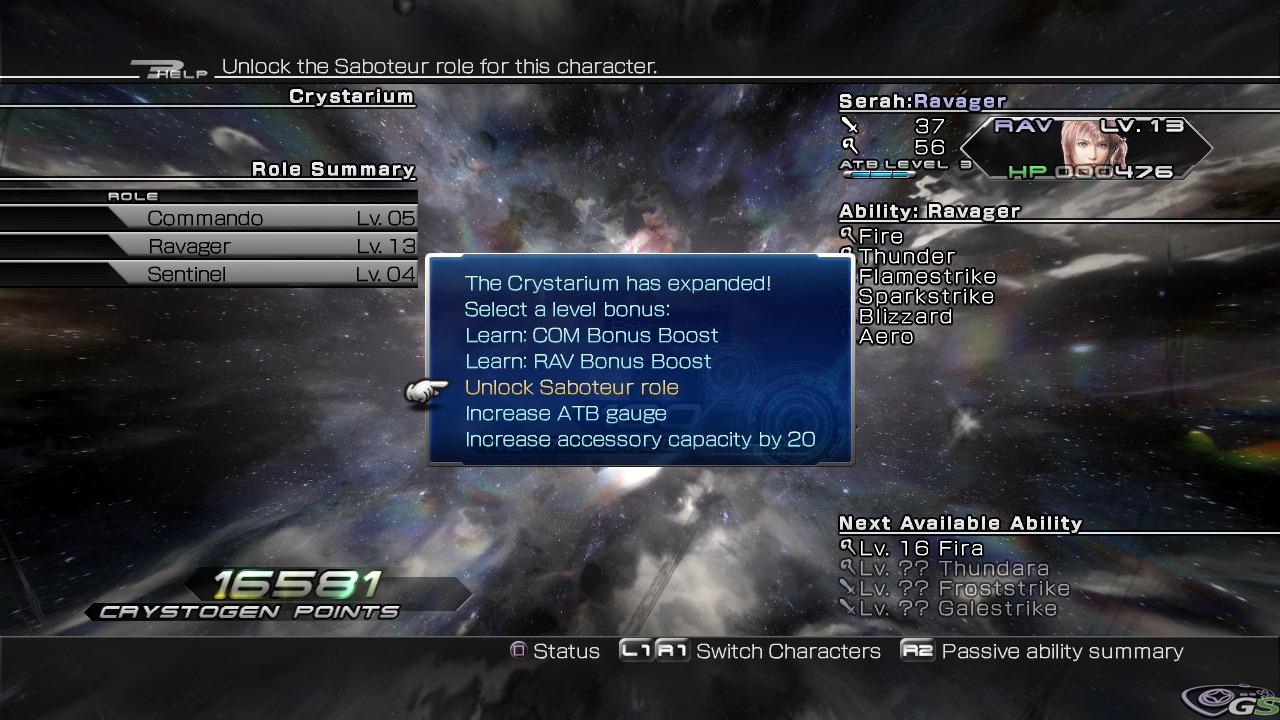Select the Sparkstrike ability

click(x=925, y=297)
